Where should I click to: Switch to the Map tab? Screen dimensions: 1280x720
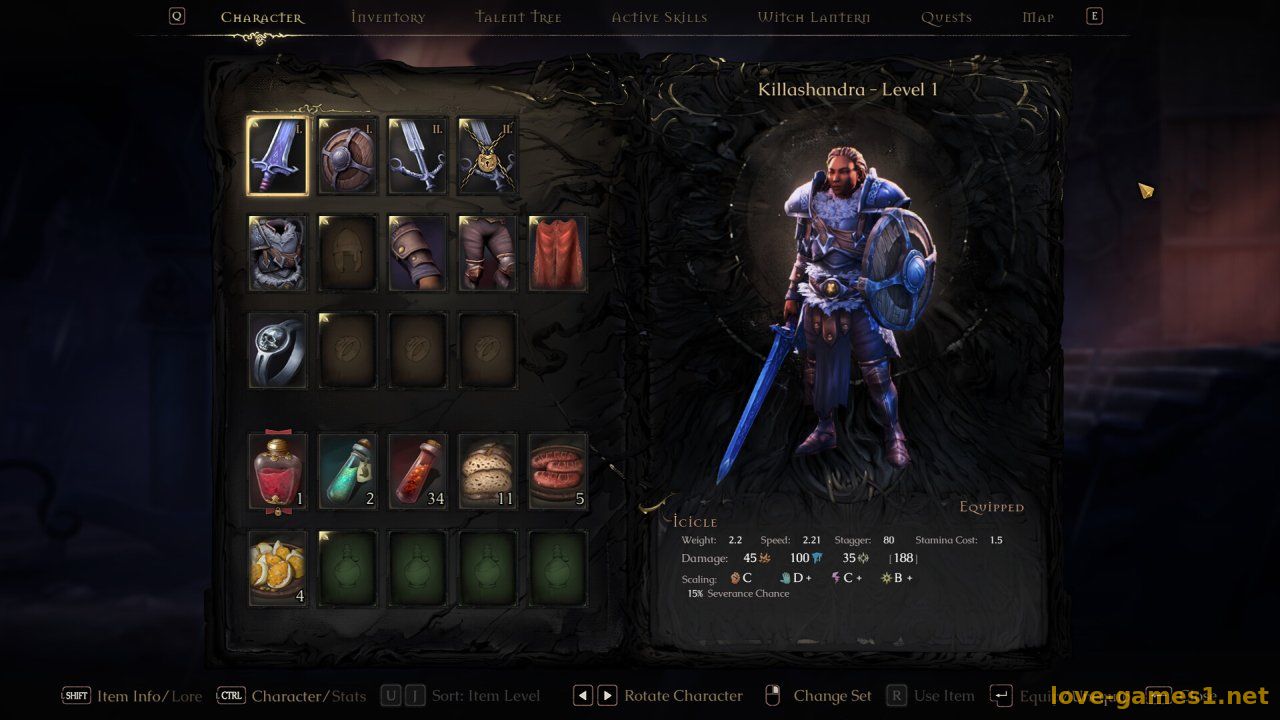pyautogui.click(x=1038, y=17)
